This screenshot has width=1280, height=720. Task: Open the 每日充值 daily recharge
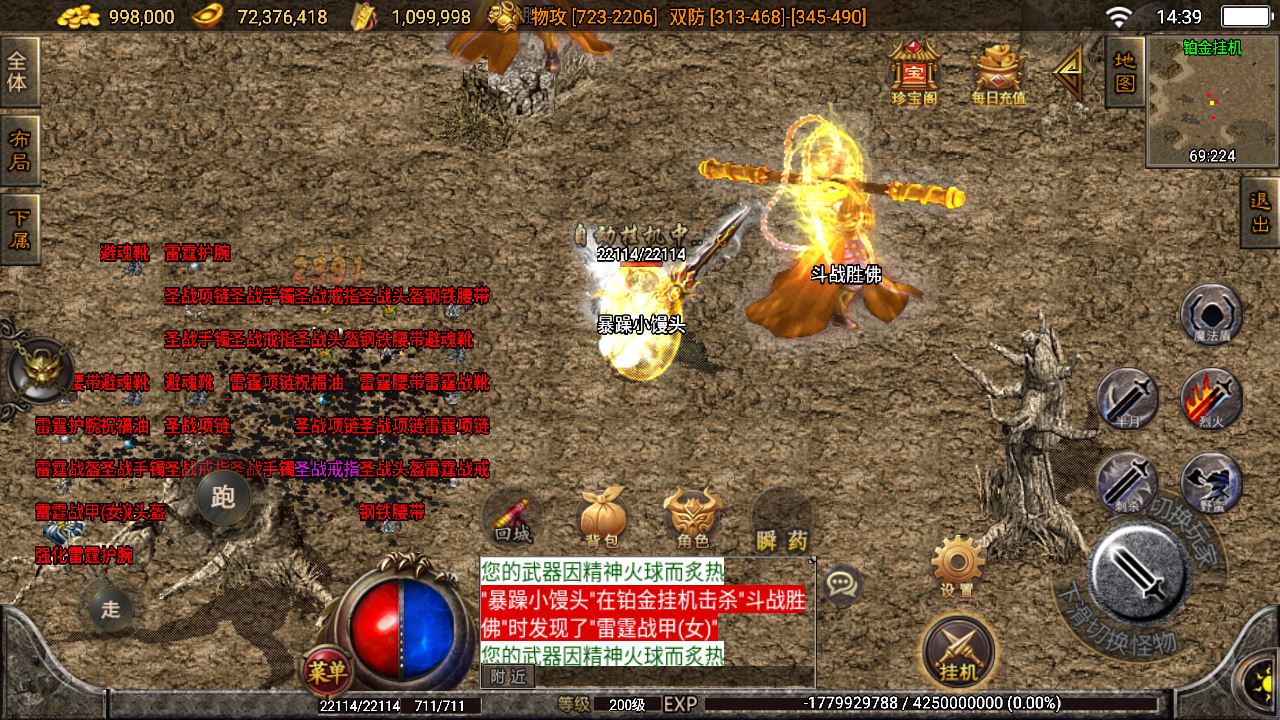[x=998, y=72]
